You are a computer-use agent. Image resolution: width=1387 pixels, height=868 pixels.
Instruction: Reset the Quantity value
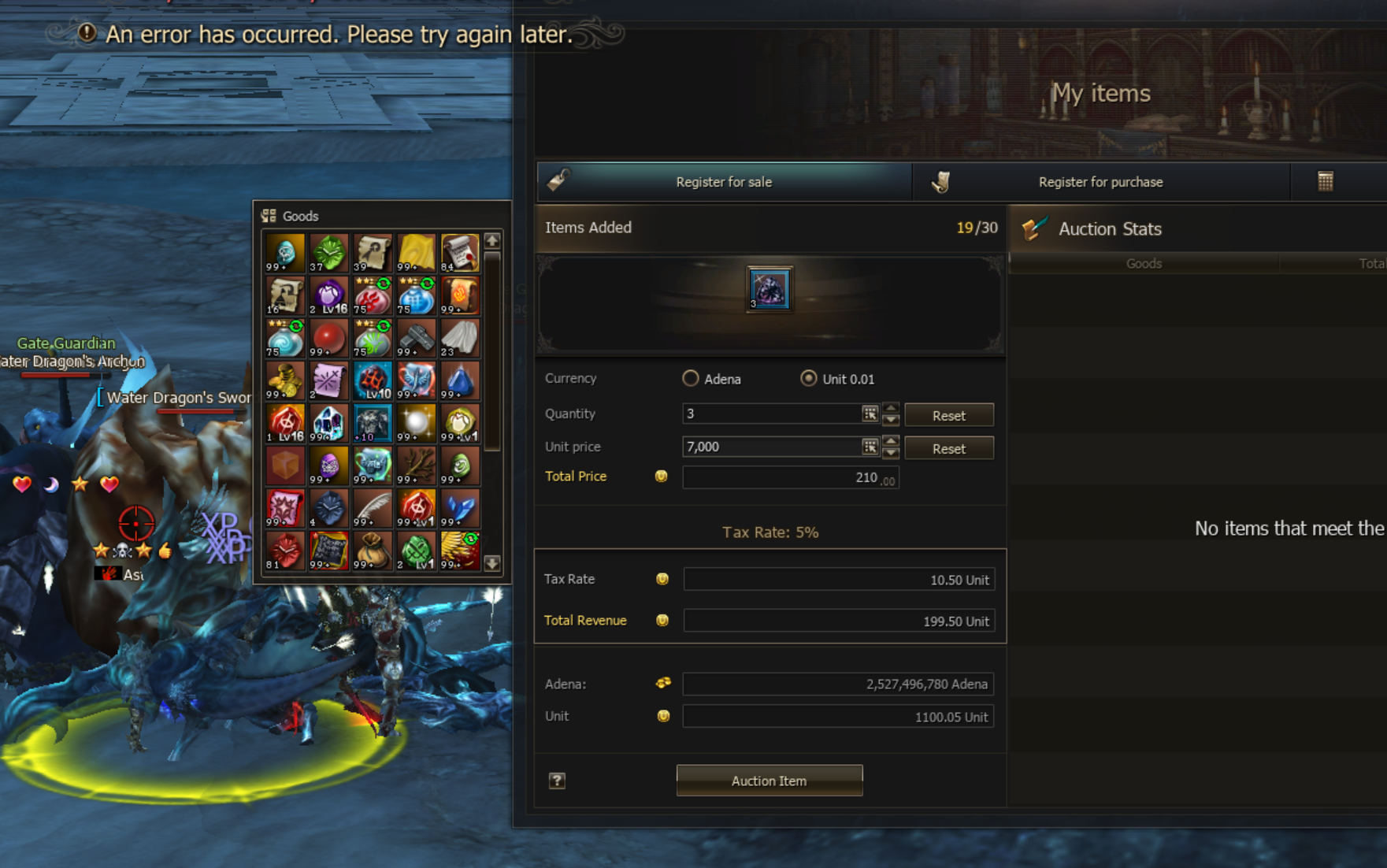click(948, 415)
